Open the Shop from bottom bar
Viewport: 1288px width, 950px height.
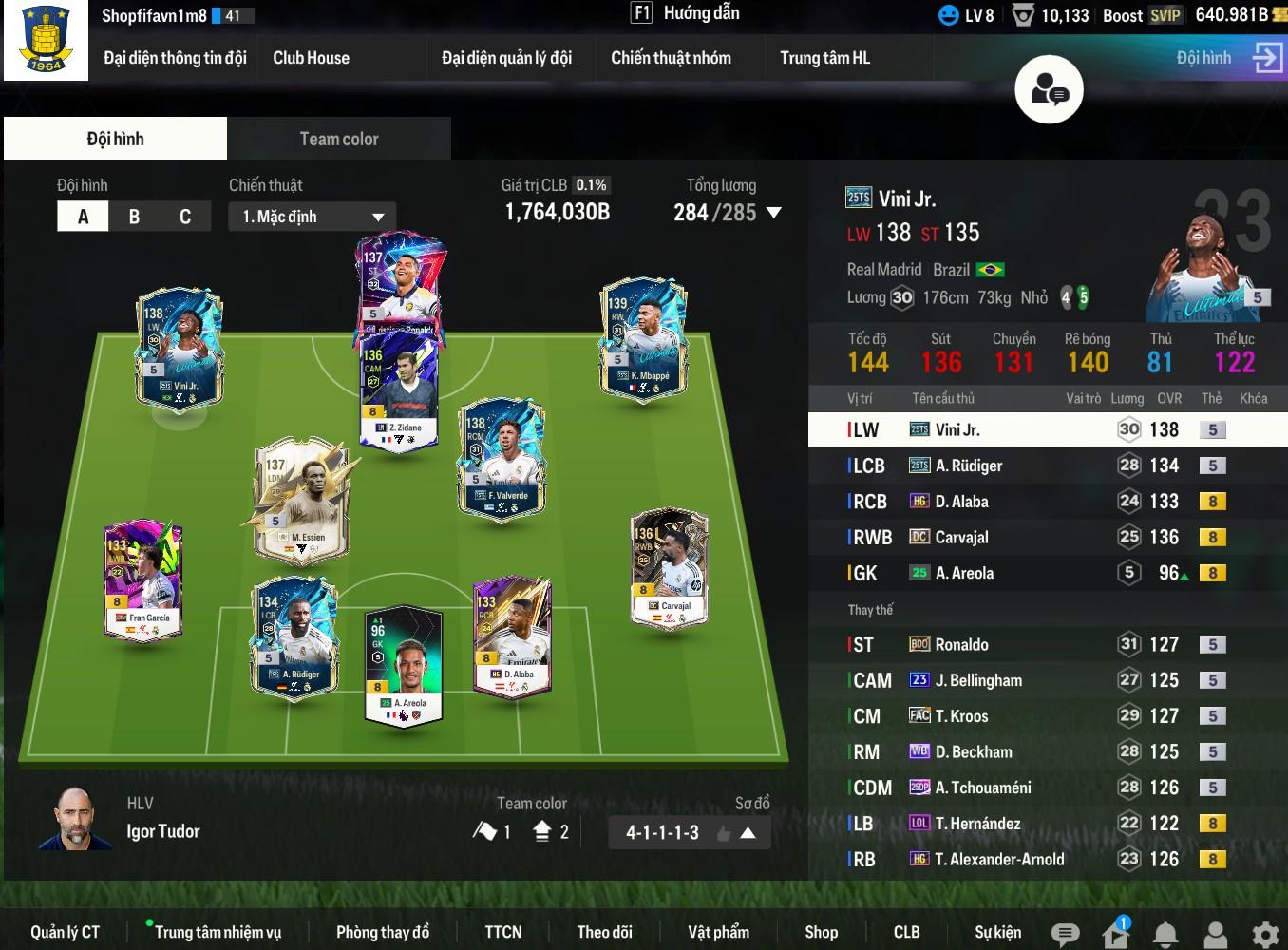point(821,932)
